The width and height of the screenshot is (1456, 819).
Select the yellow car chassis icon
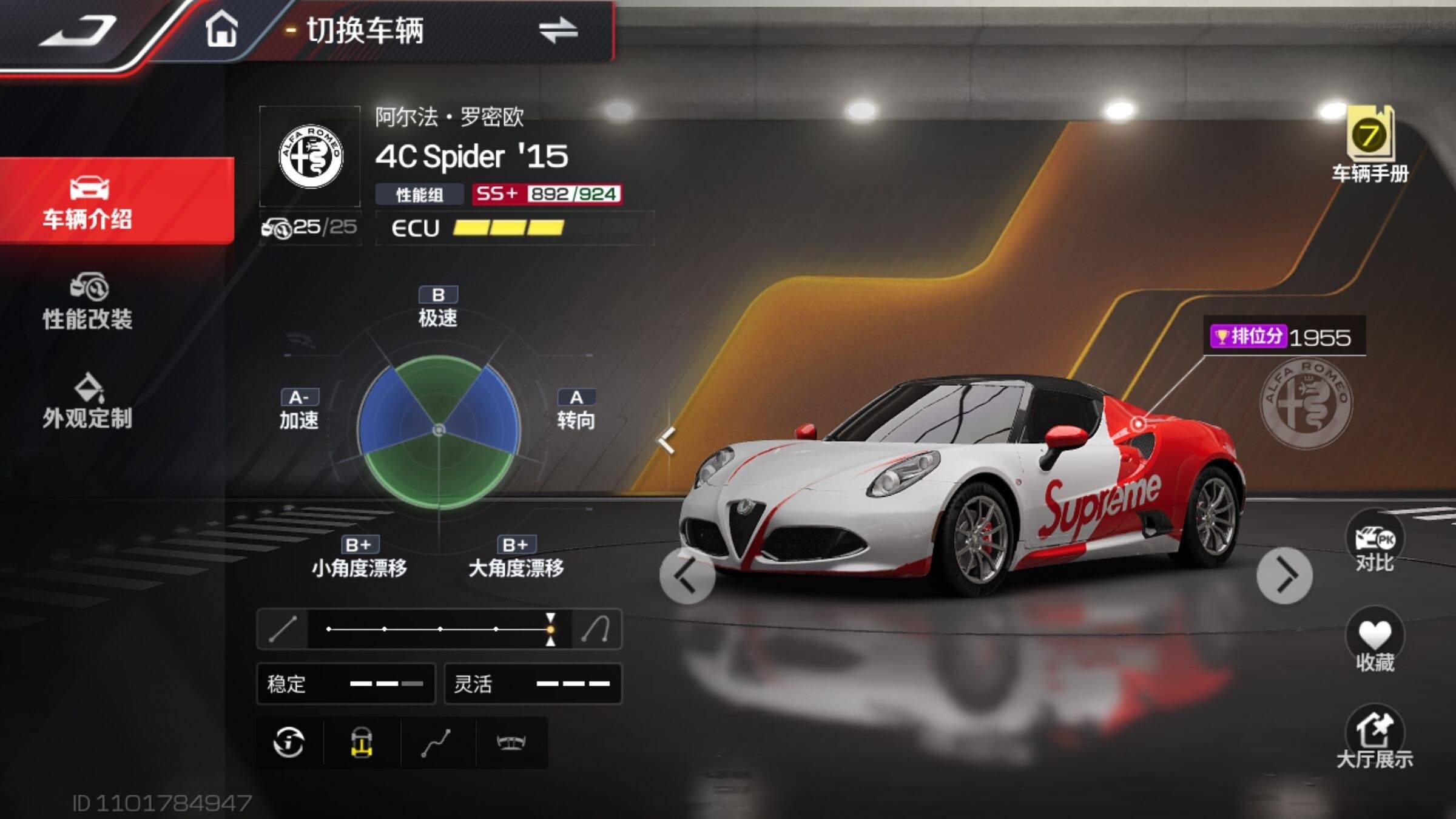pos(362,743)
